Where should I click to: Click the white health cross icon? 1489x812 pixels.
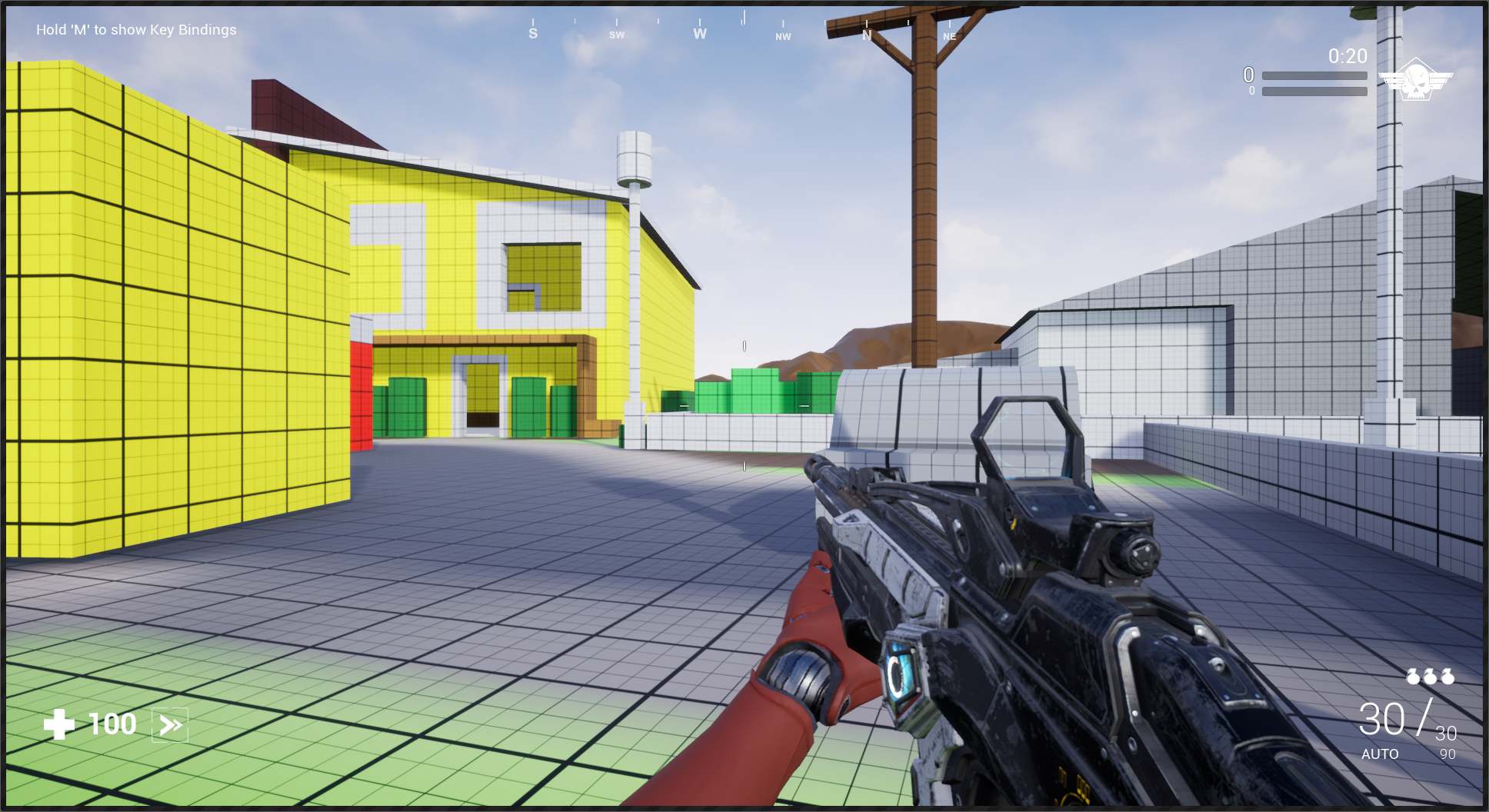click(59, 724)
